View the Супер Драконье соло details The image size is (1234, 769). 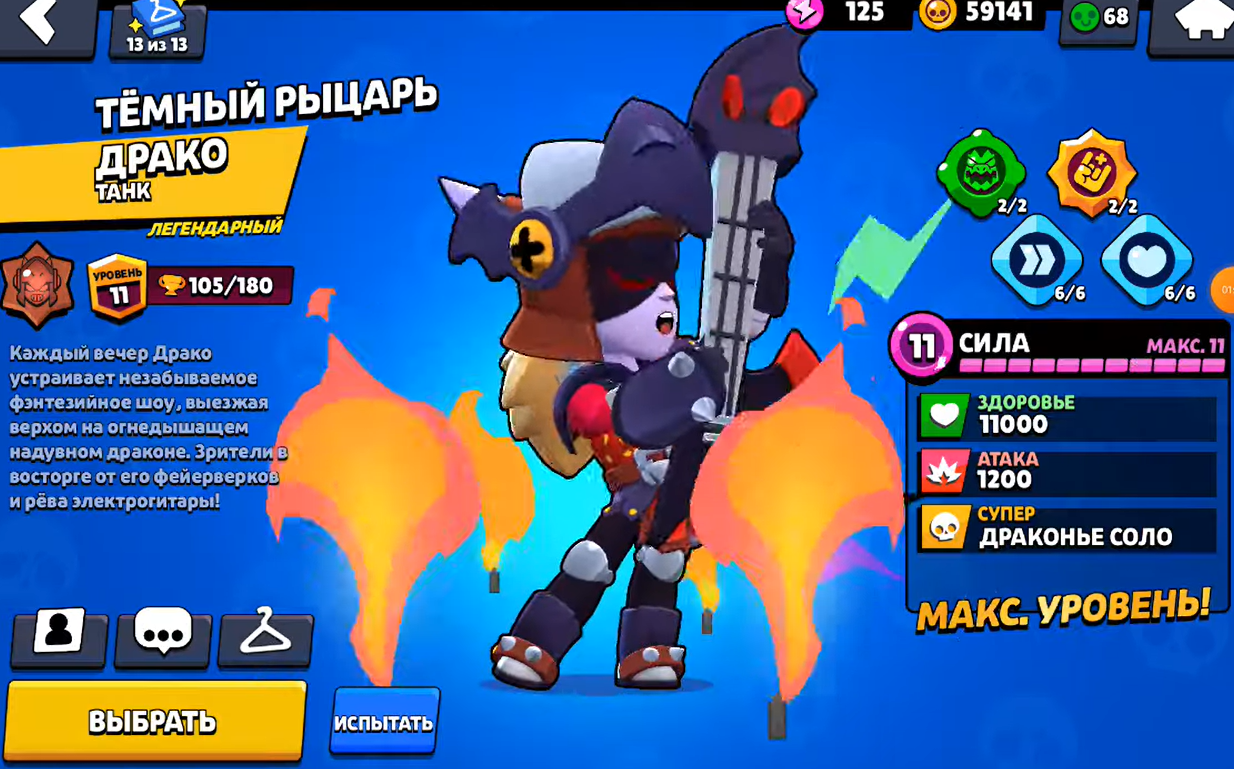click(x=1066, y=527)
